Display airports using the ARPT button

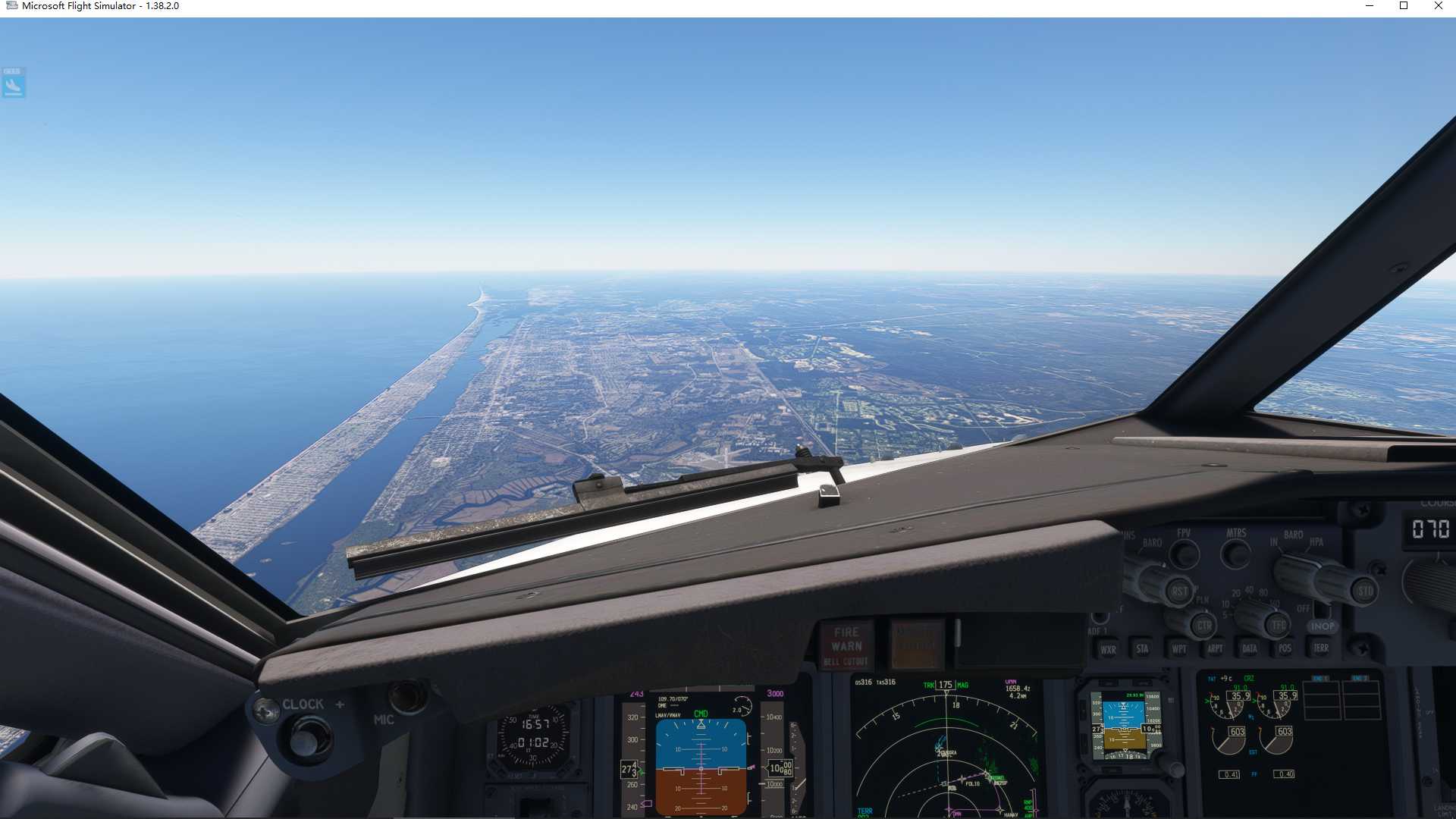point(1216,648)
